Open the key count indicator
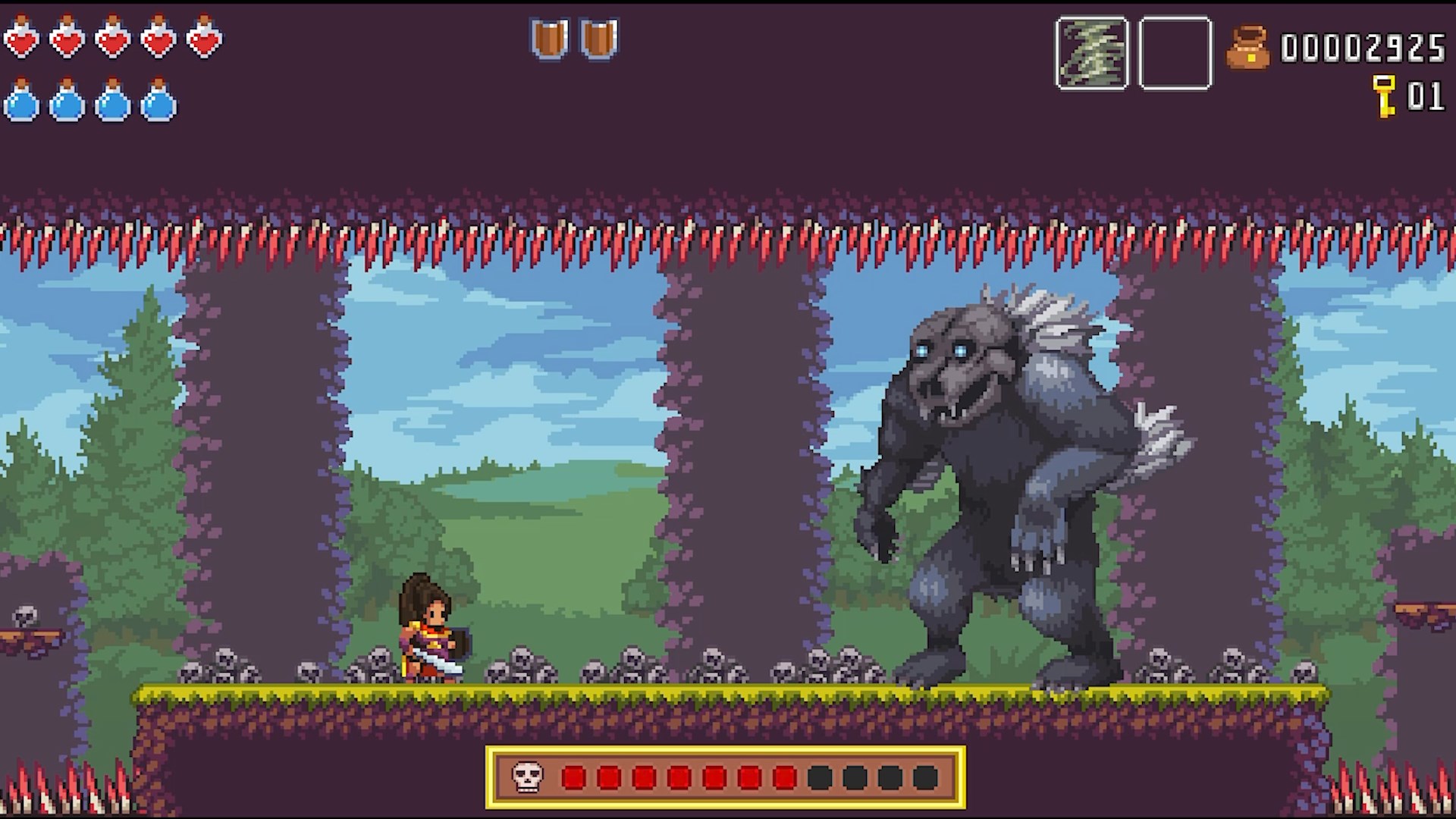Screen dimensions: 1456x819 pos(1424,97)
